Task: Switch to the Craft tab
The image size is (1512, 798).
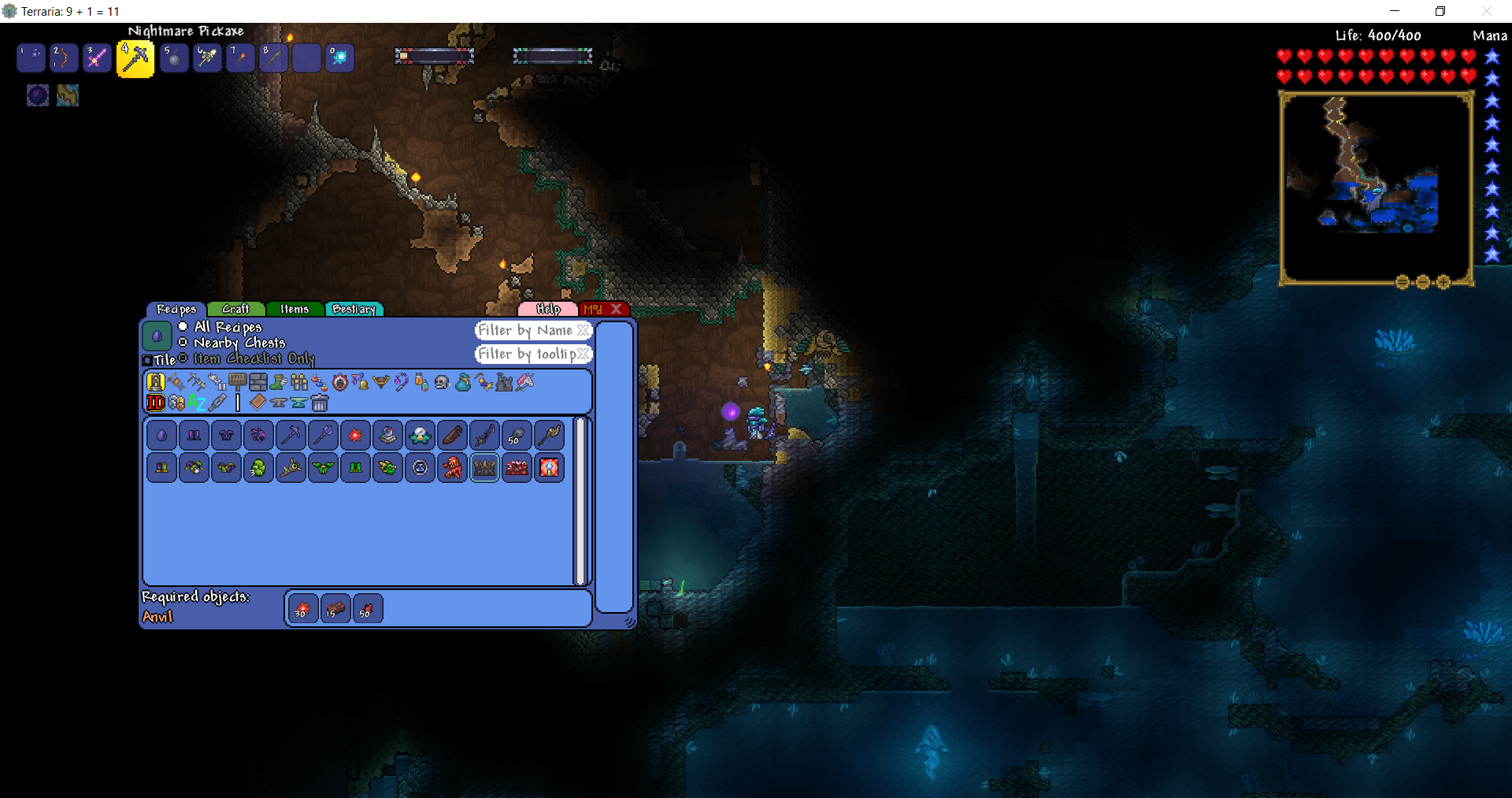Action: pyautogui.click(x=235, y=309)
